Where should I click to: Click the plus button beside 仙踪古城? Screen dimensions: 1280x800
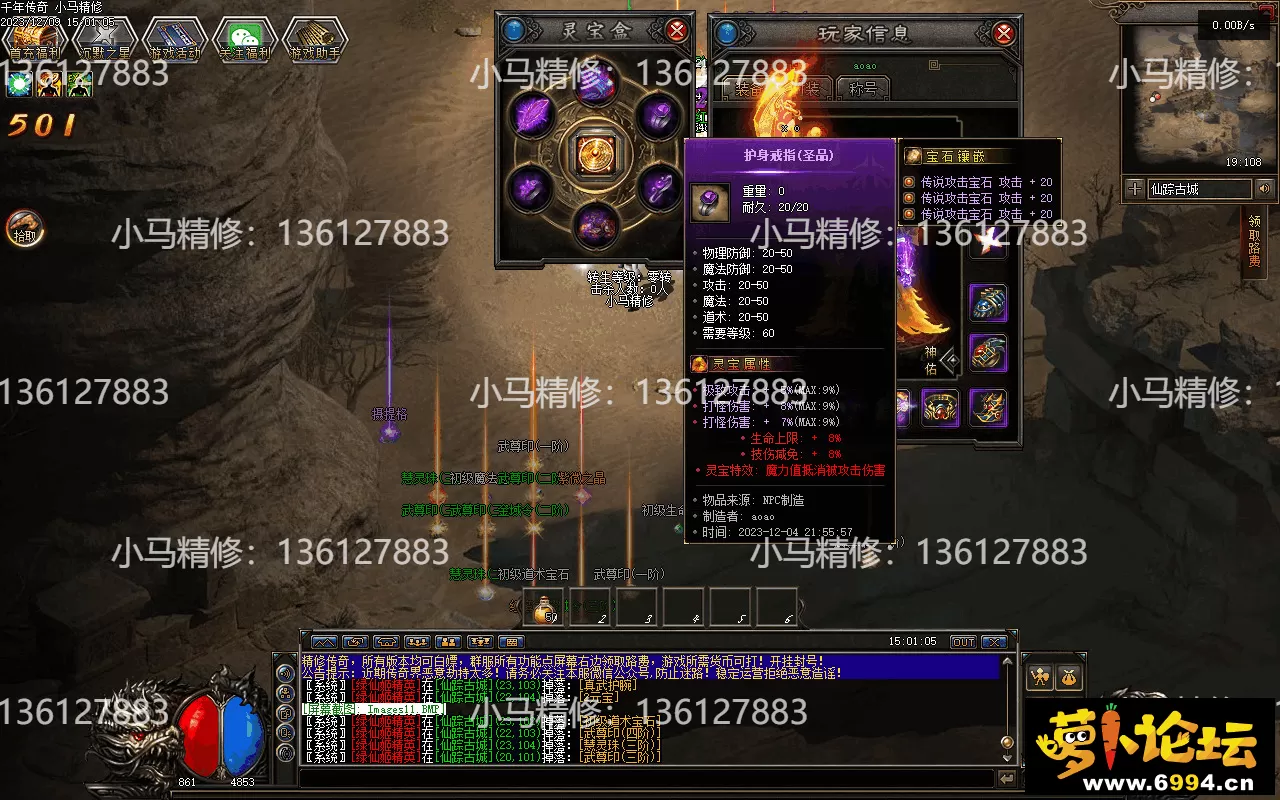click(x=1134, y=188)
